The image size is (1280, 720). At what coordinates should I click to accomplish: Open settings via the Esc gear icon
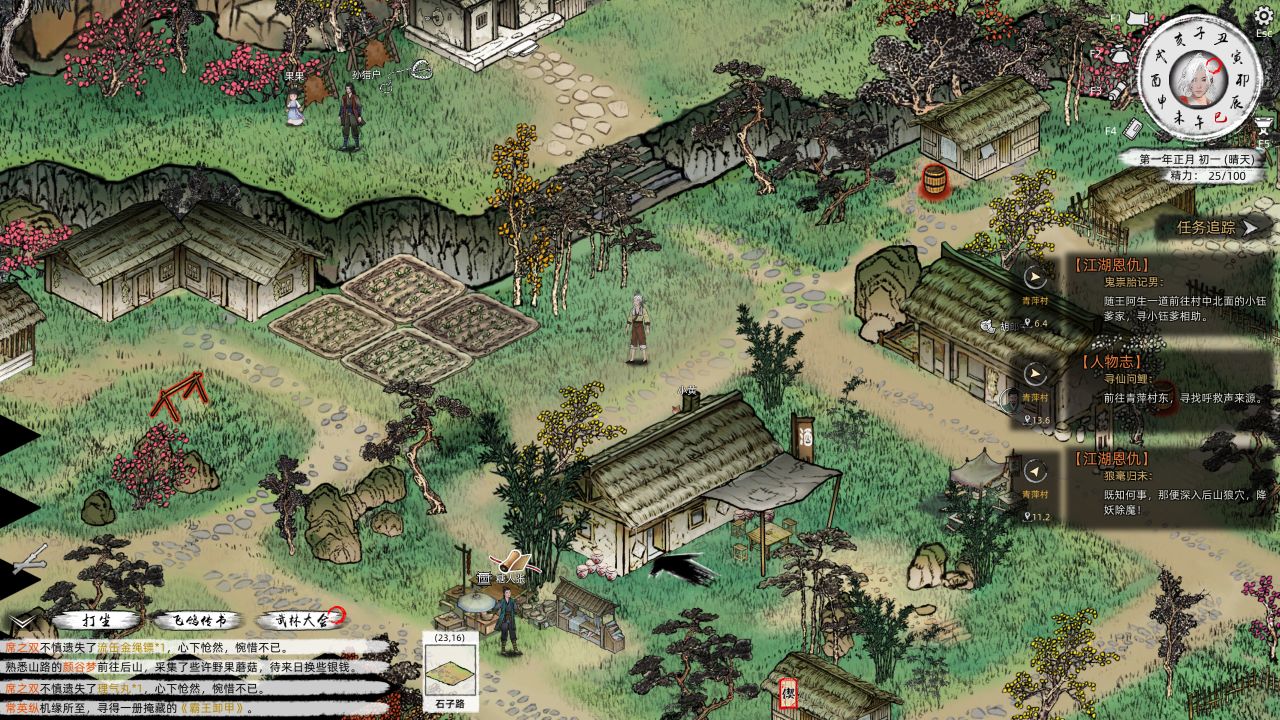pos(1263,17)
